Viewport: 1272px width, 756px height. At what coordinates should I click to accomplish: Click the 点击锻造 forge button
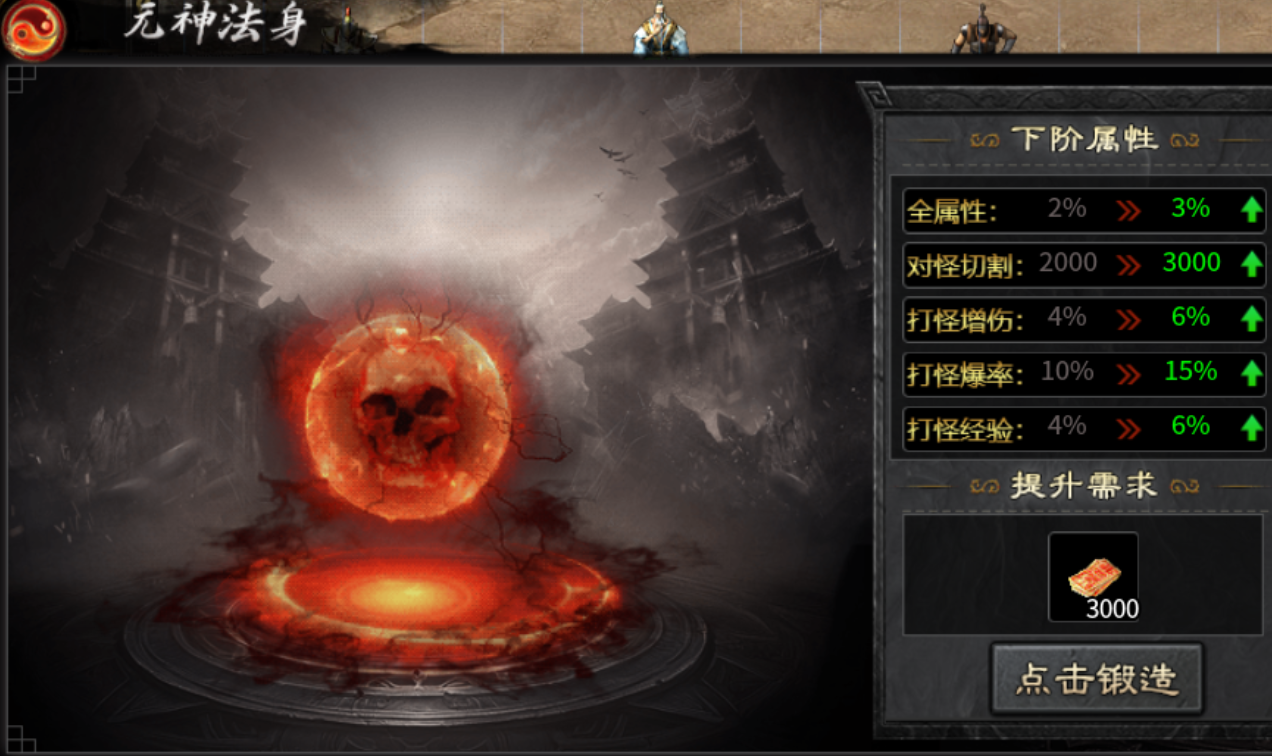tap(1096, 679)
